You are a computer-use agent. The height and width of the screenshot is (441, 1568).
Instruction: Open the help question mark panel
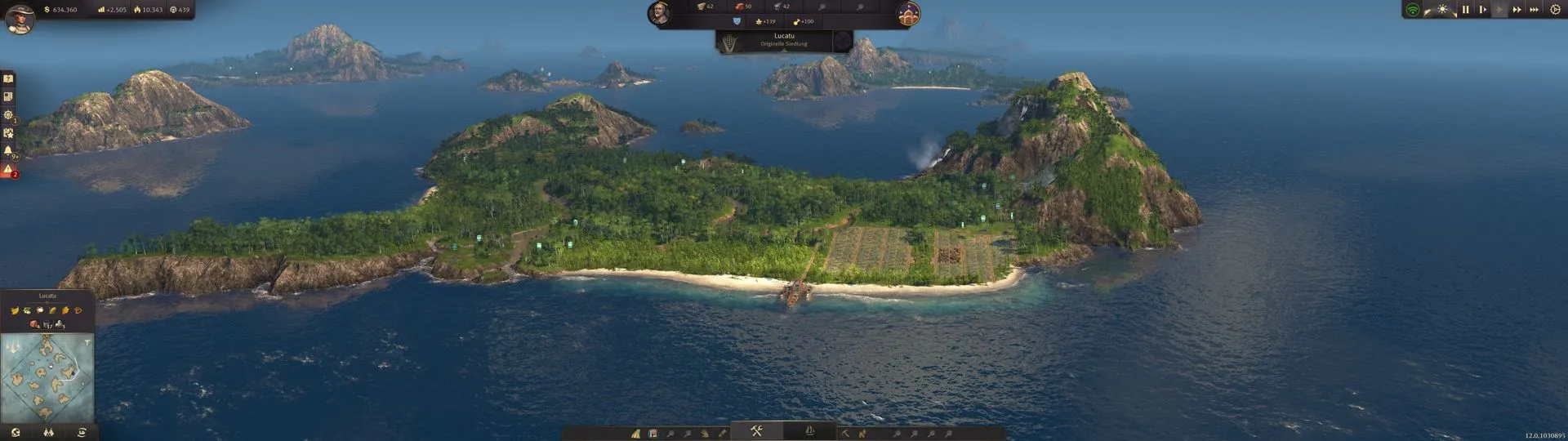click(x=8, y=79)
